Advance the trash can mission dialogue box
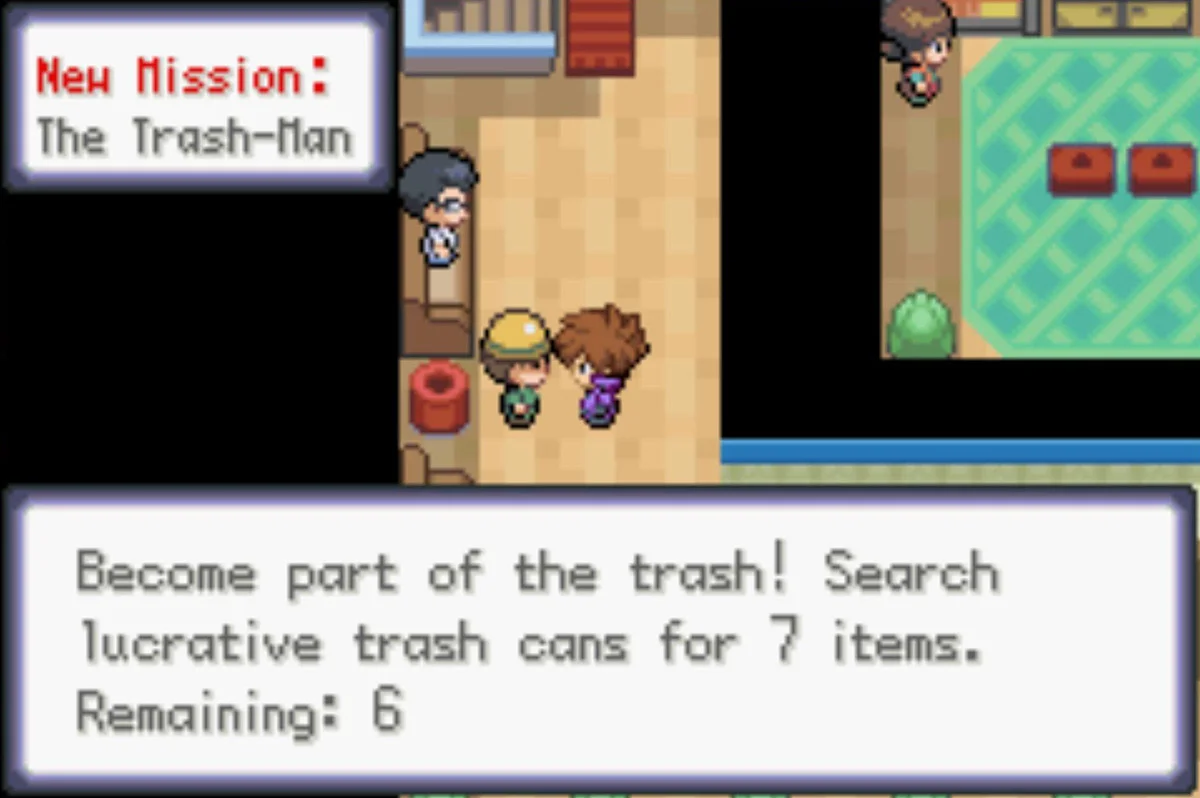The height and width of the screenshot is (798, 1200). pyautogui.click(x=598, y=640)
